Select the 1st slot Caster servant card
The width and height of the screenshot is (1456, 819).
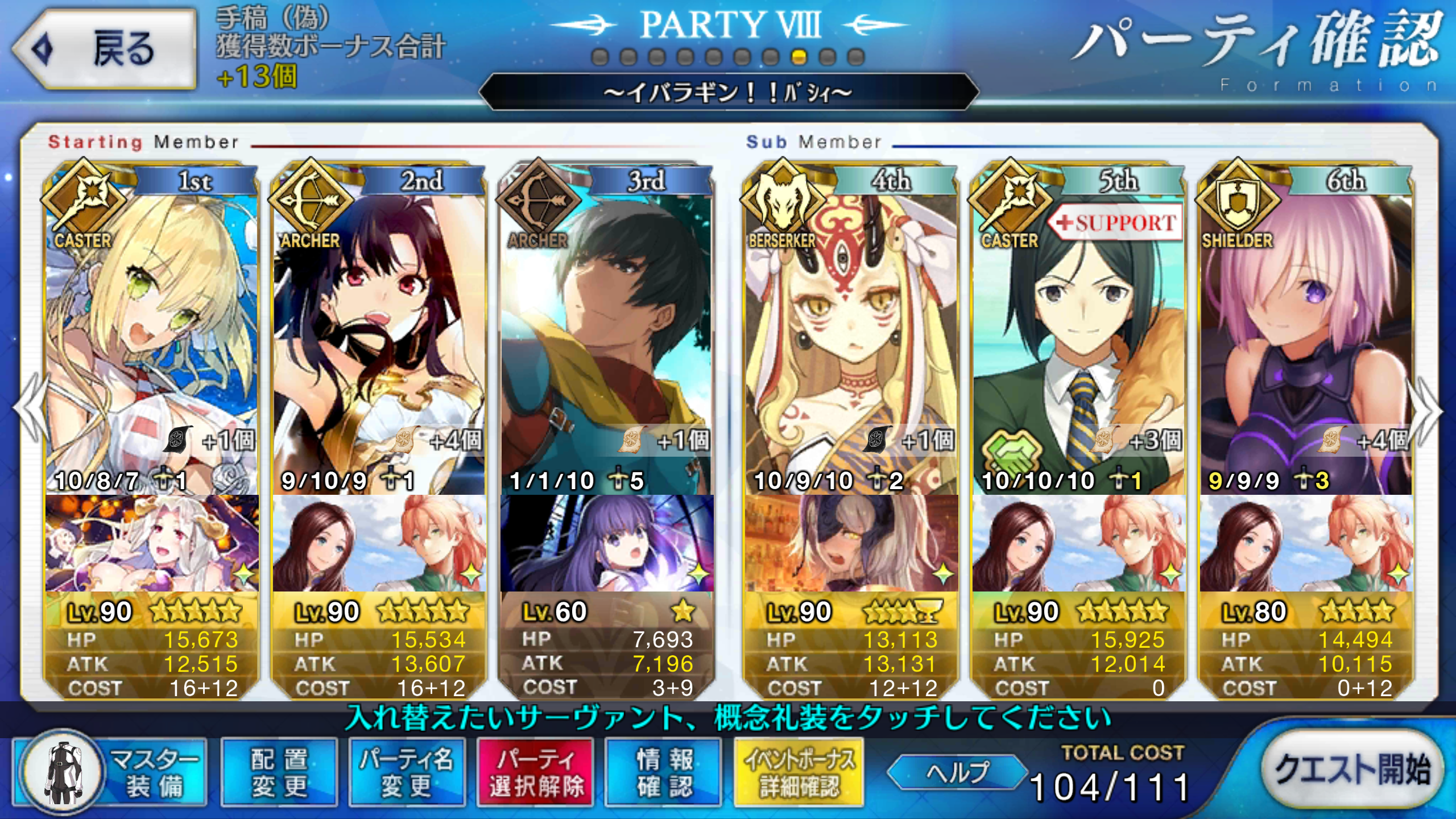click(151, 341)
